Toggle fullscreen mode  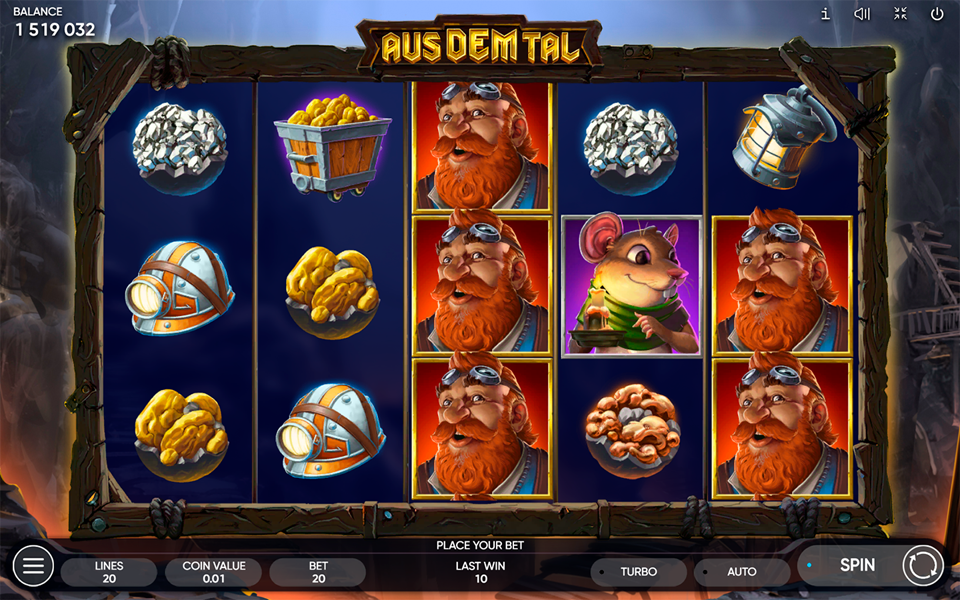(900, 14)
